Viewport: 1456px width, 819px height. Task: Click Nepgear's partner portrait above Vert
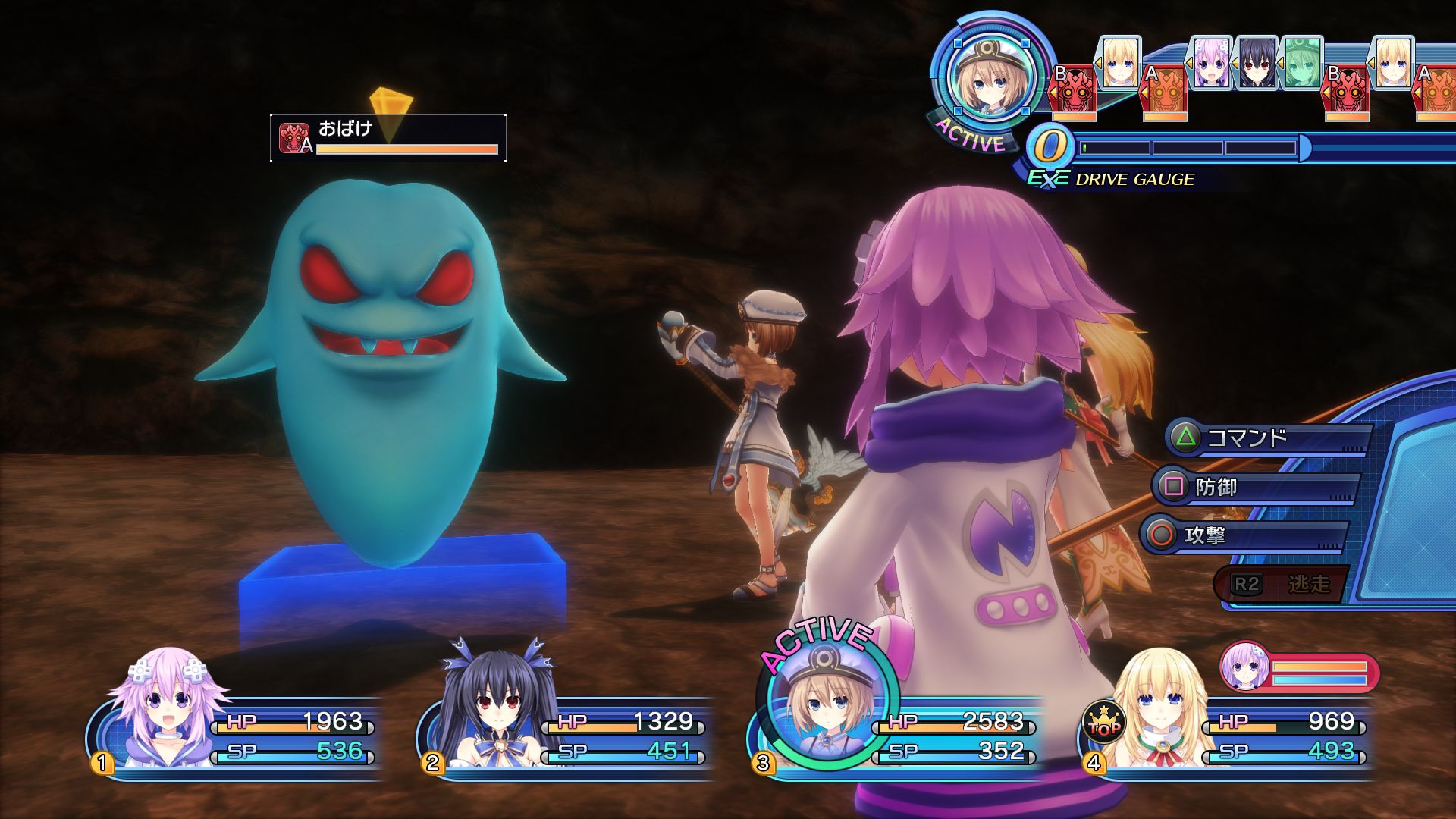(1245, 666)
